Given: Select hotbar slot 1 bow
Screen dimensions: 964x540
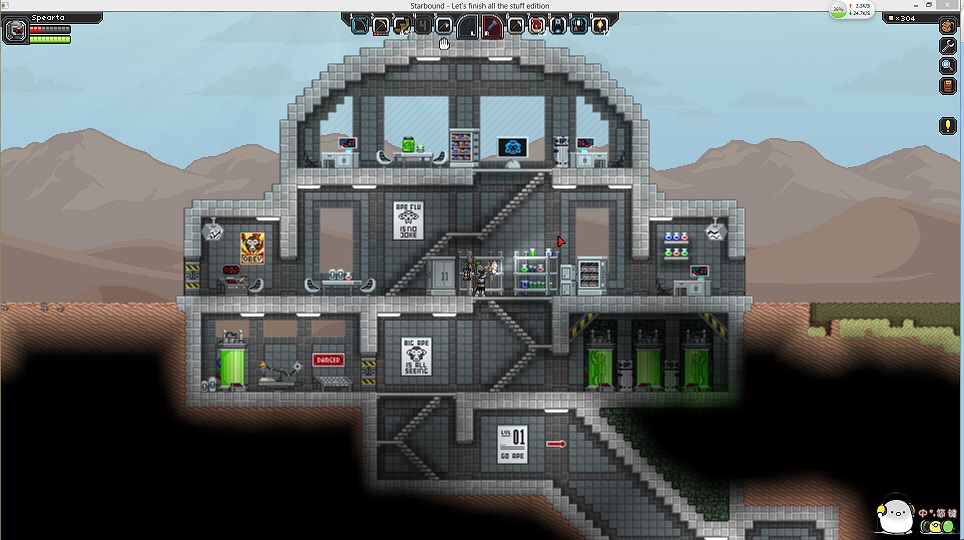Looking at the screenshot, I should (360, 25).
